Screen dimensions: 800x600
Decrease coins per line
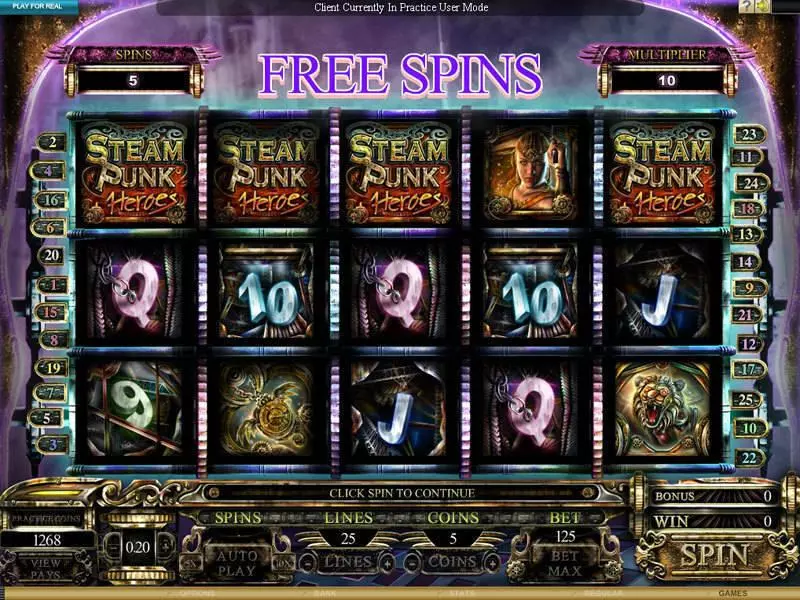coord(416,563)
